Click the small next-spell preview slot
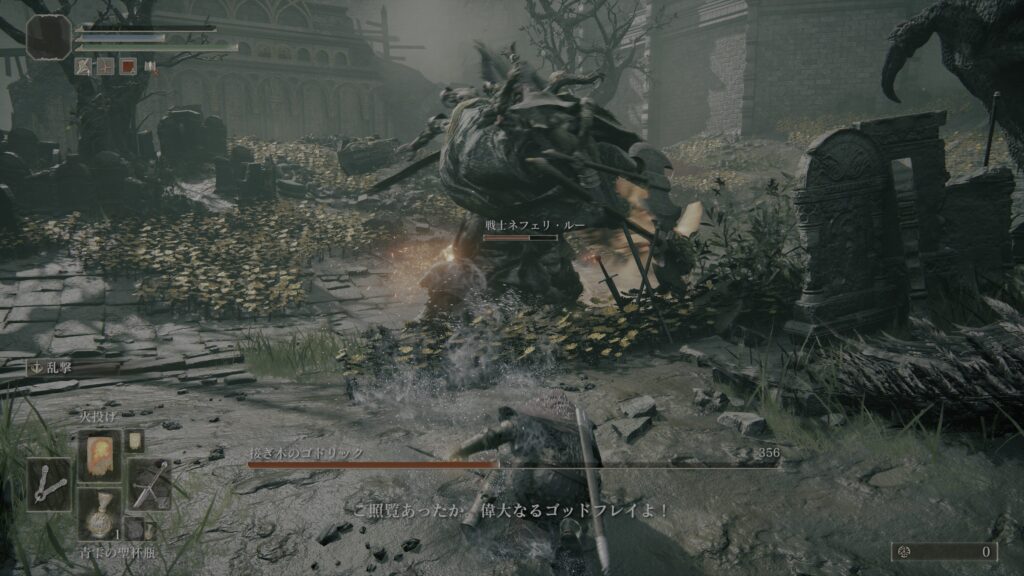 pos(135,441)
